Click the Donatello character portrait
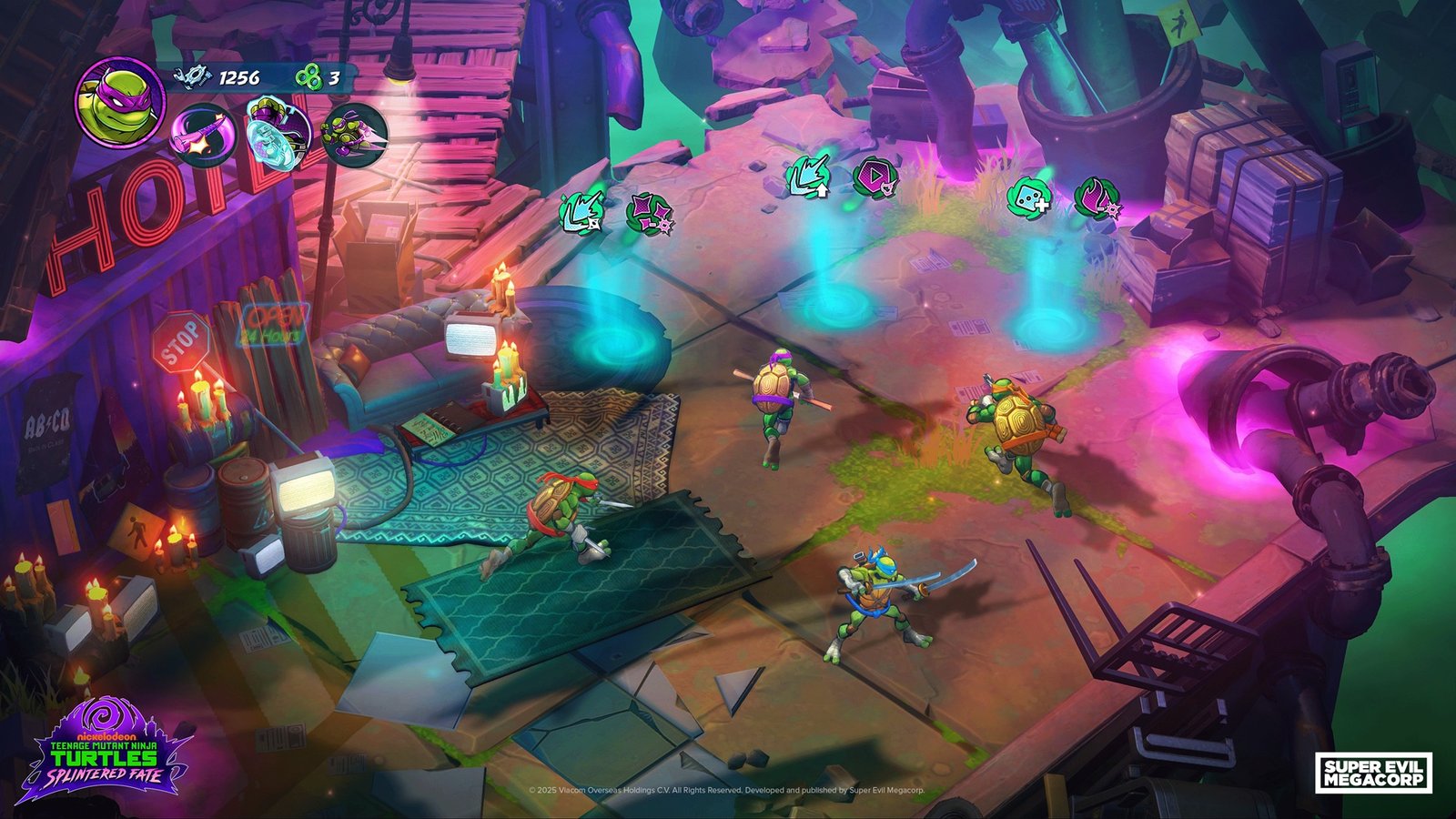The height and width of the screenshot is (819, 1456). (119, 101)
